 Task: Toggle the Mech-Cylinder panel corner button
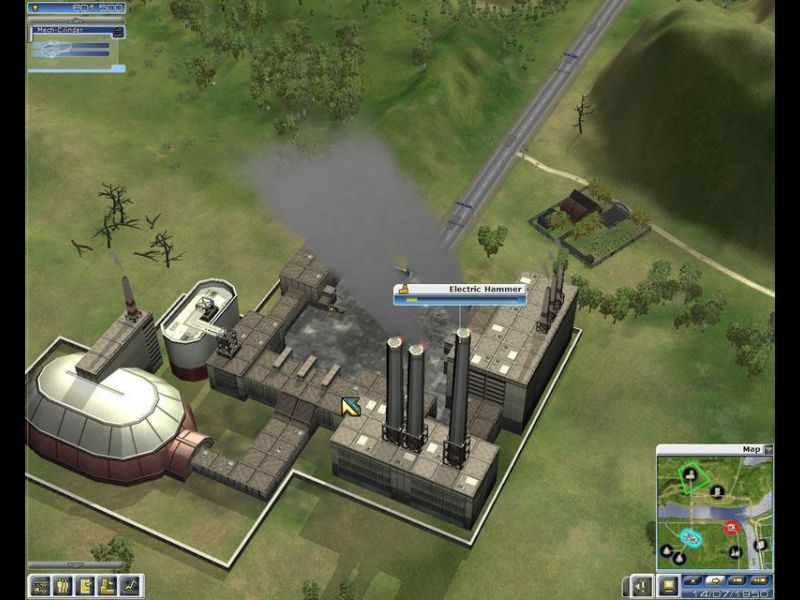tap(119, 31)
